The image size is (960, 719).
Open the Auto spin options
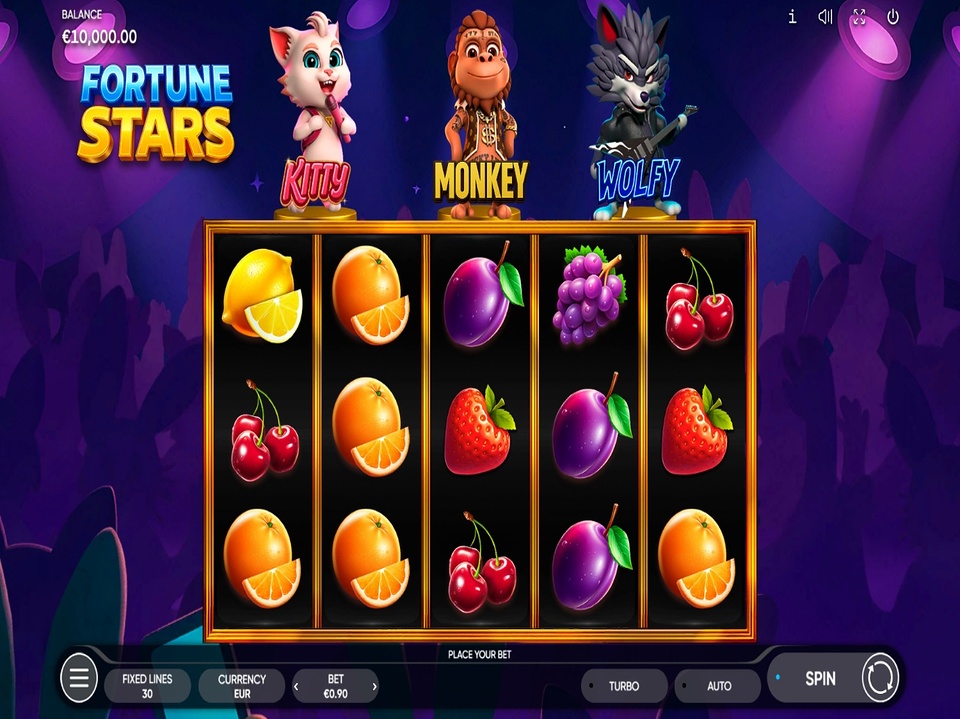click(x=718, y=686)
